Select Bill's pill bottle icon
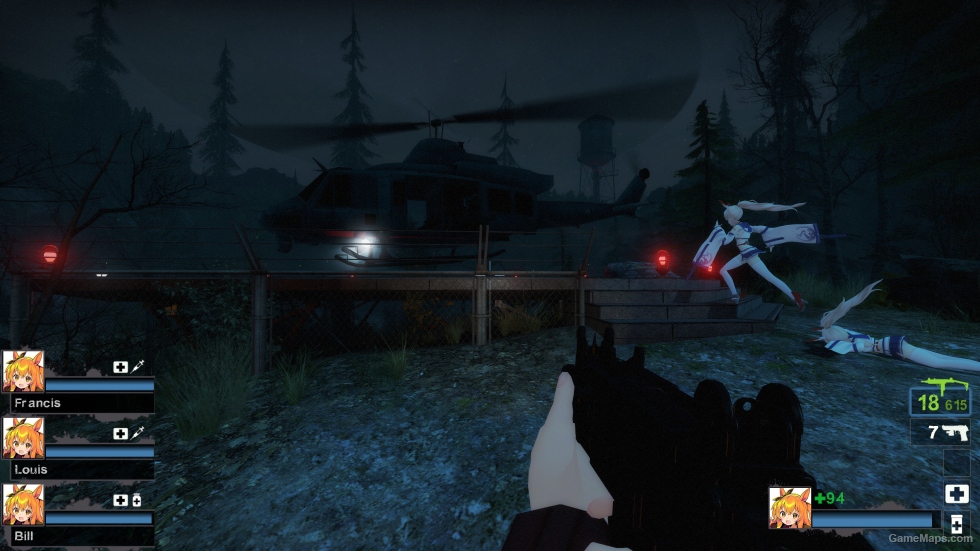 136,500
